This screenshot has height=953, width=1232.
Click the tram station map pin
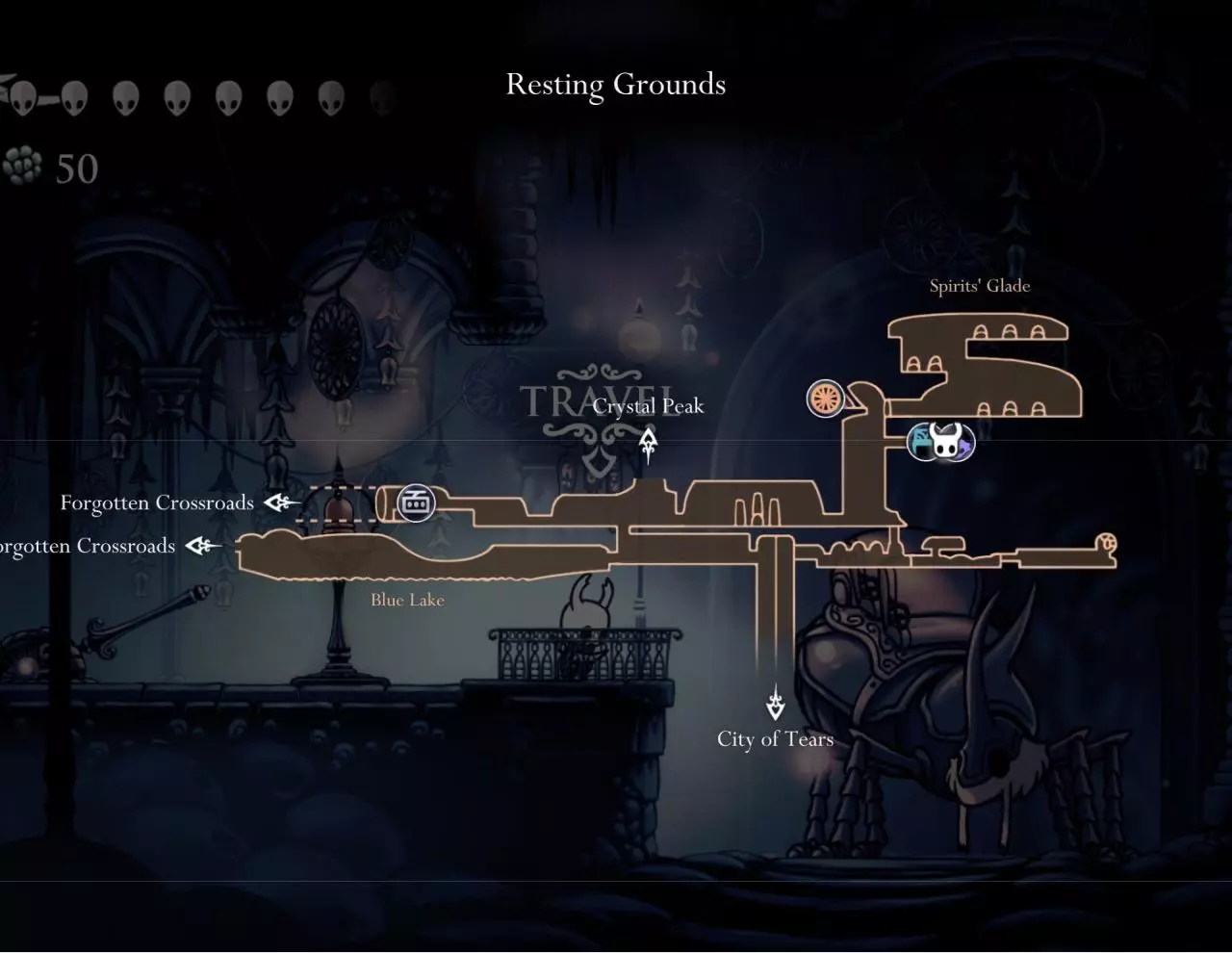point(416,502)
